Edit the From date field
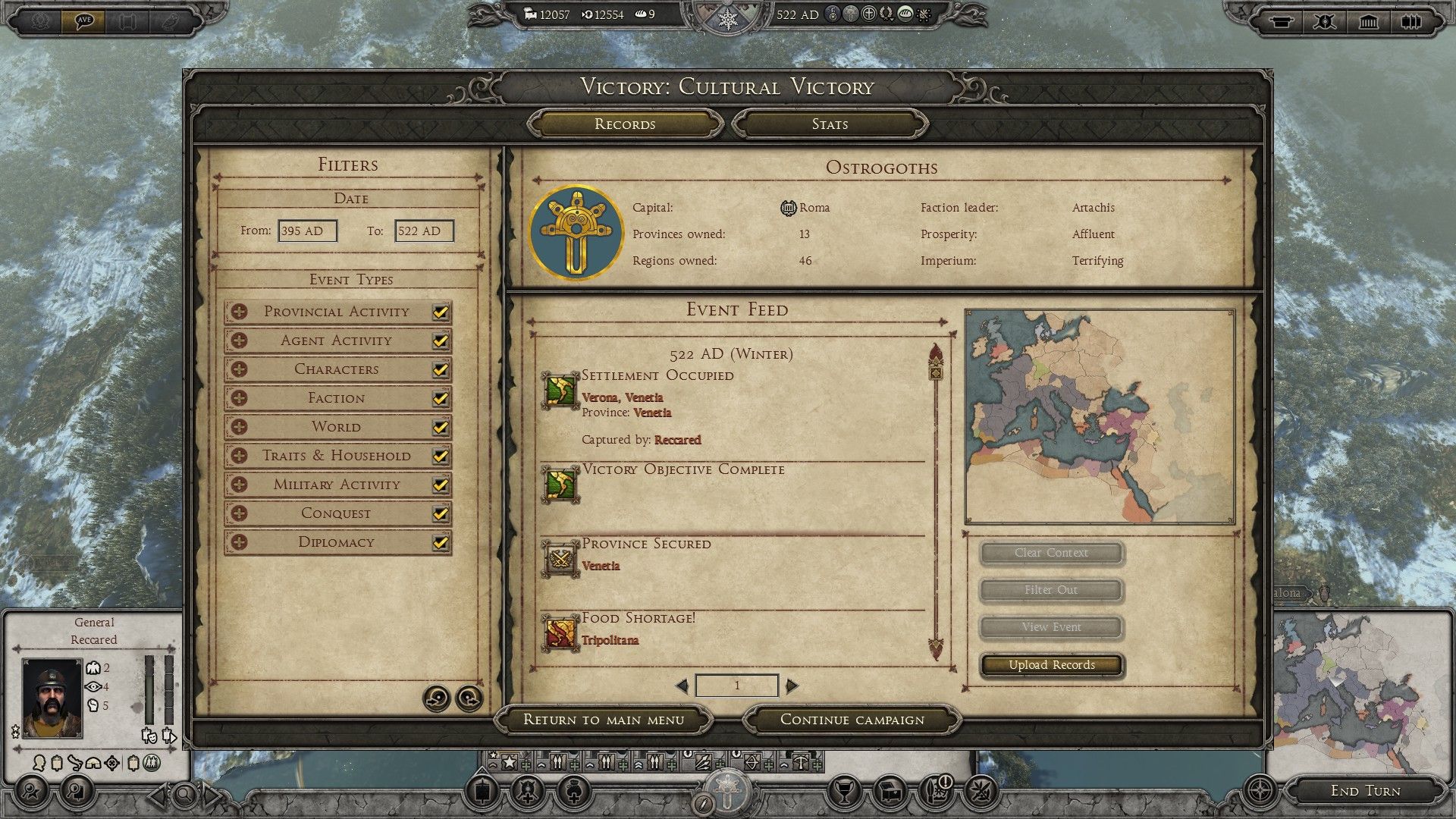 pyautogui.click(x=307, y=231)
